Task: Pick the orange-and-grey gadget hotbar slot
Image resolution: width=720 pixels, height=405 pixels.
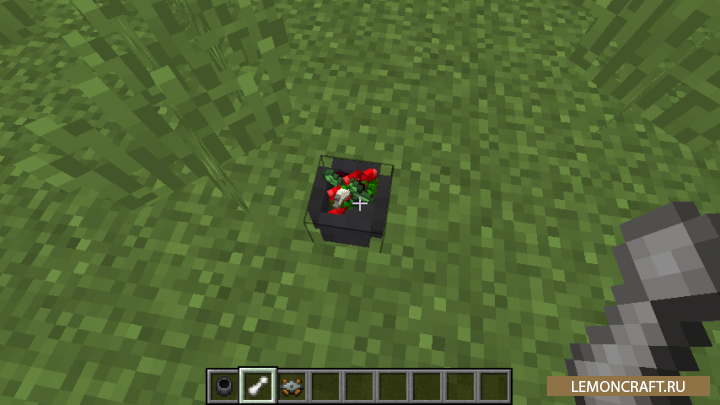Action: click(292, 385)
